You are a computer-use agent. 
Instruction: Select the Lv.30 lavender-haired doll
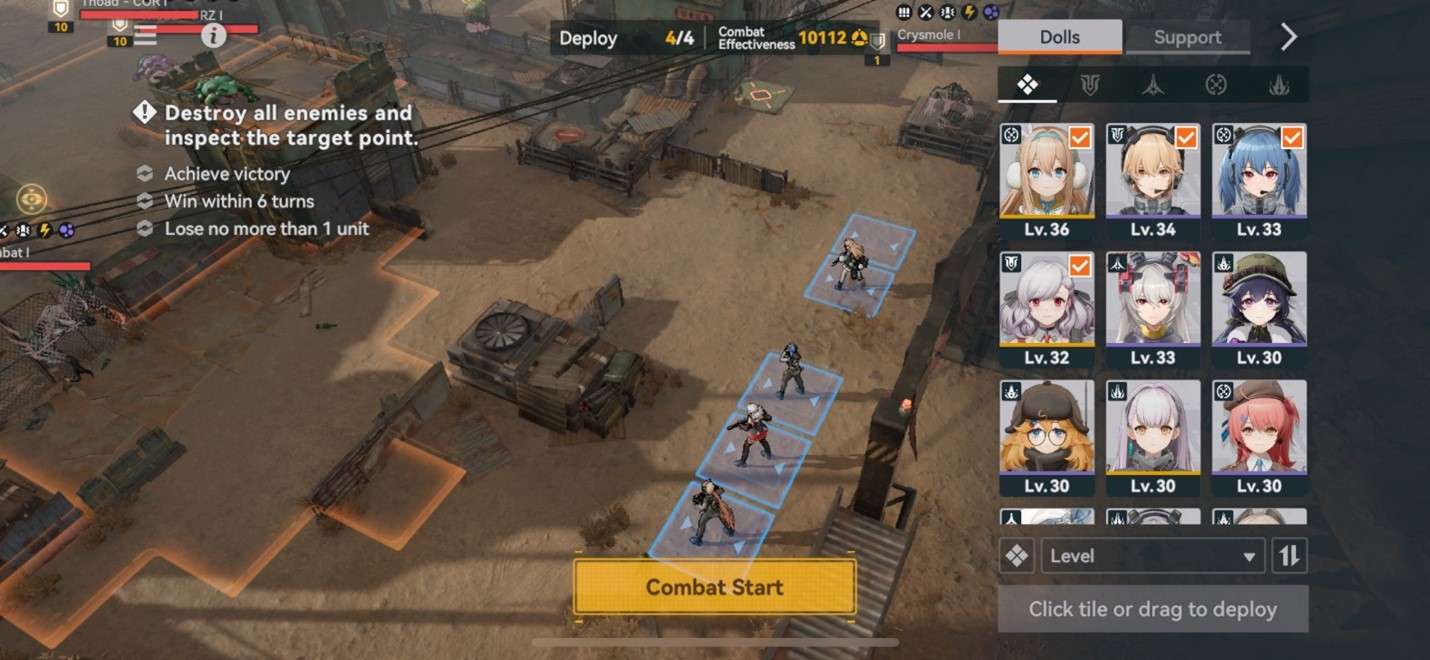(x=1152, y=437)
